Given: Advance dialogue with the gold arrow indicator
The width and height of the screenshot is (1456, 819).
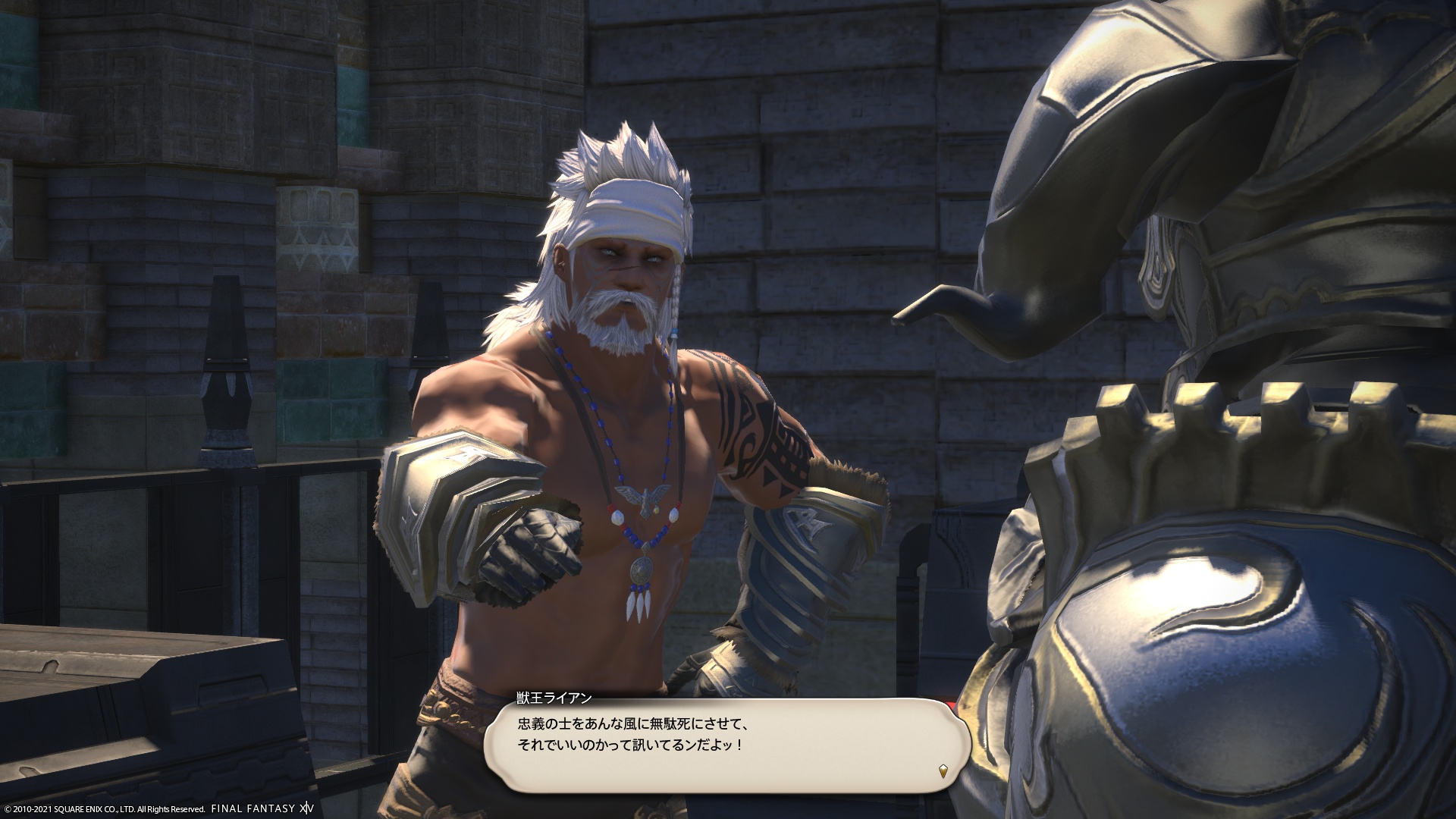Looking at the screenshot, I should (x=943, y=772).
